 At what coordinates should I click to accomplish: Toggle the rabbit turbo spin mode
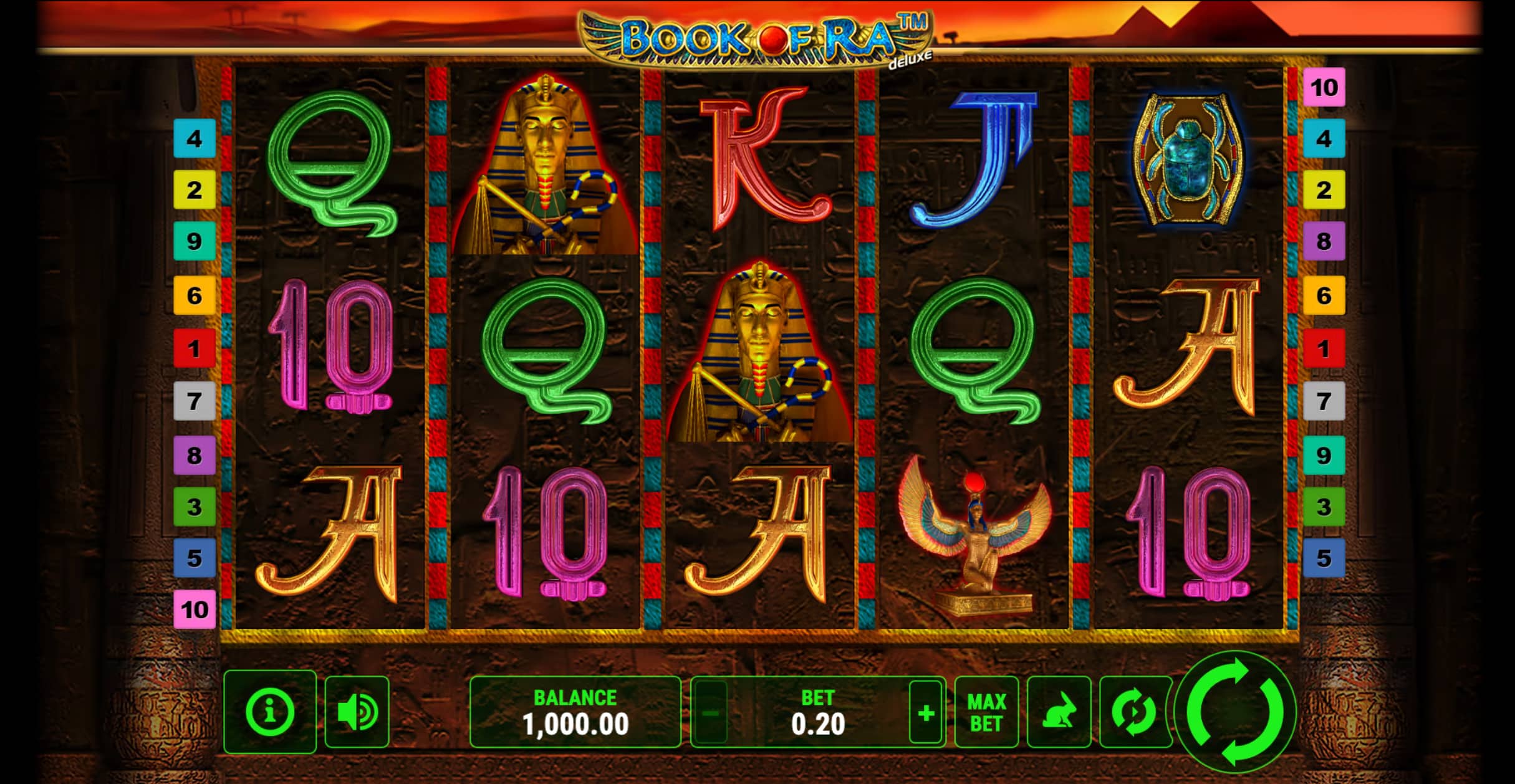[x=1059, y=712]
